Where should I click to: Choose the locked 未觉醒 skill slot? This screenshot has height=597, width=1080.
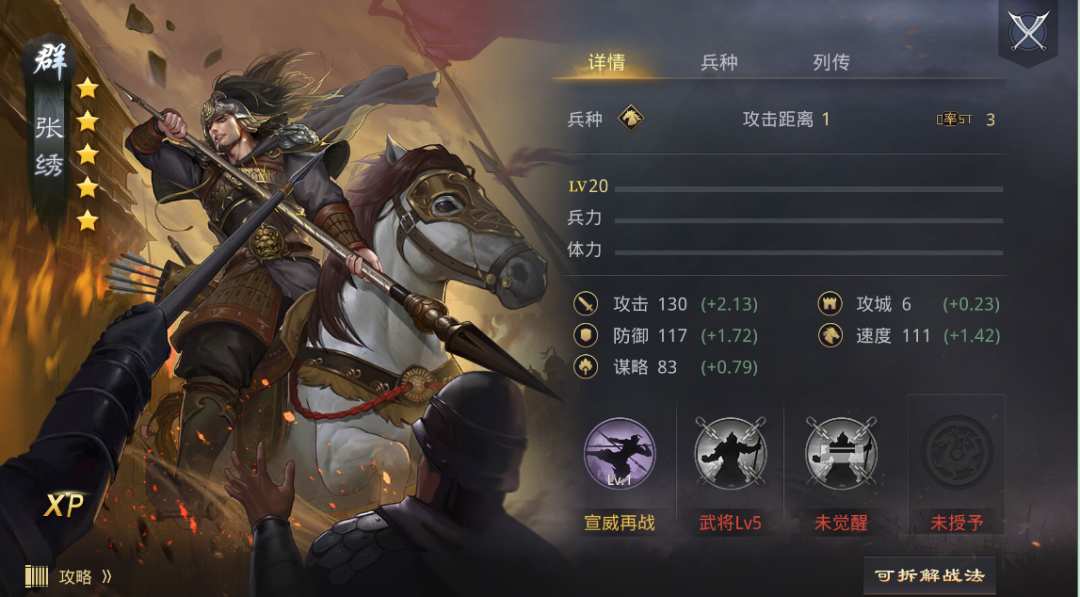click(x=841, y=454)
